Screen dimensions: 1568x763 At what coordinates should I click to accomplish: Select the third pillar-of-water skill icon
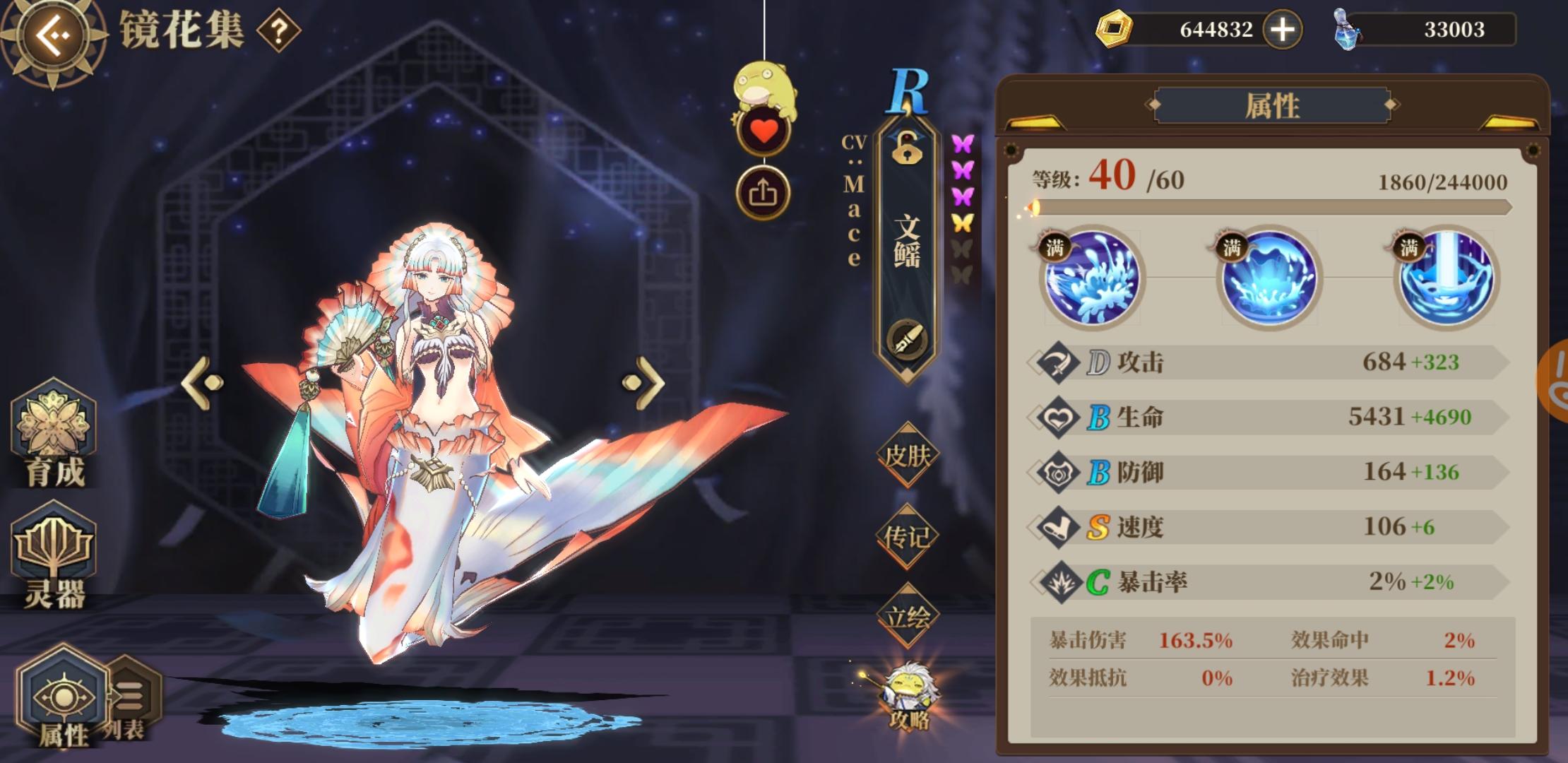point(1448,279)
